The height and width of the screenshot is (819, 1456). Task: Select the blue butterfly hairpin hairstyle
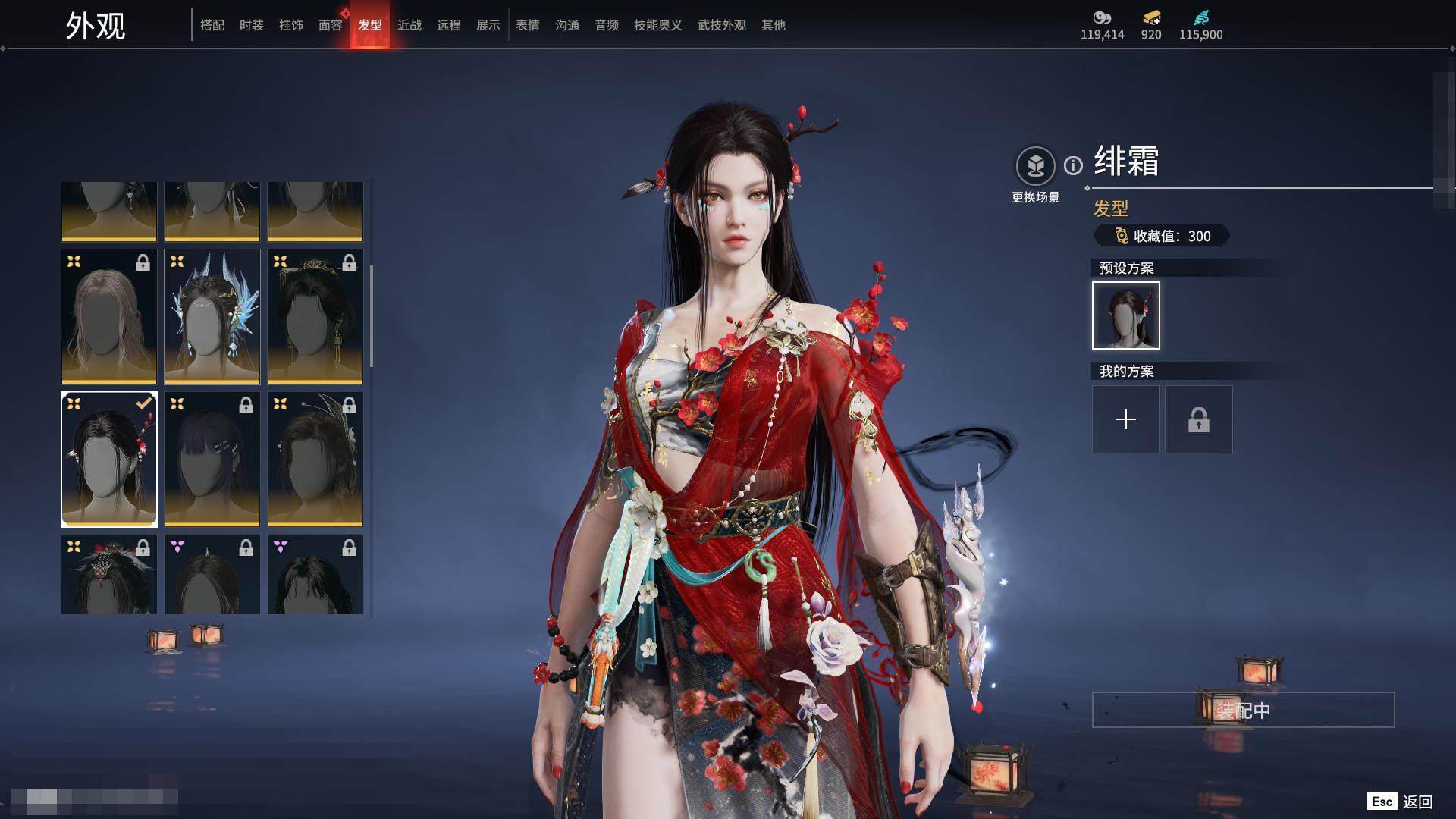212,317
